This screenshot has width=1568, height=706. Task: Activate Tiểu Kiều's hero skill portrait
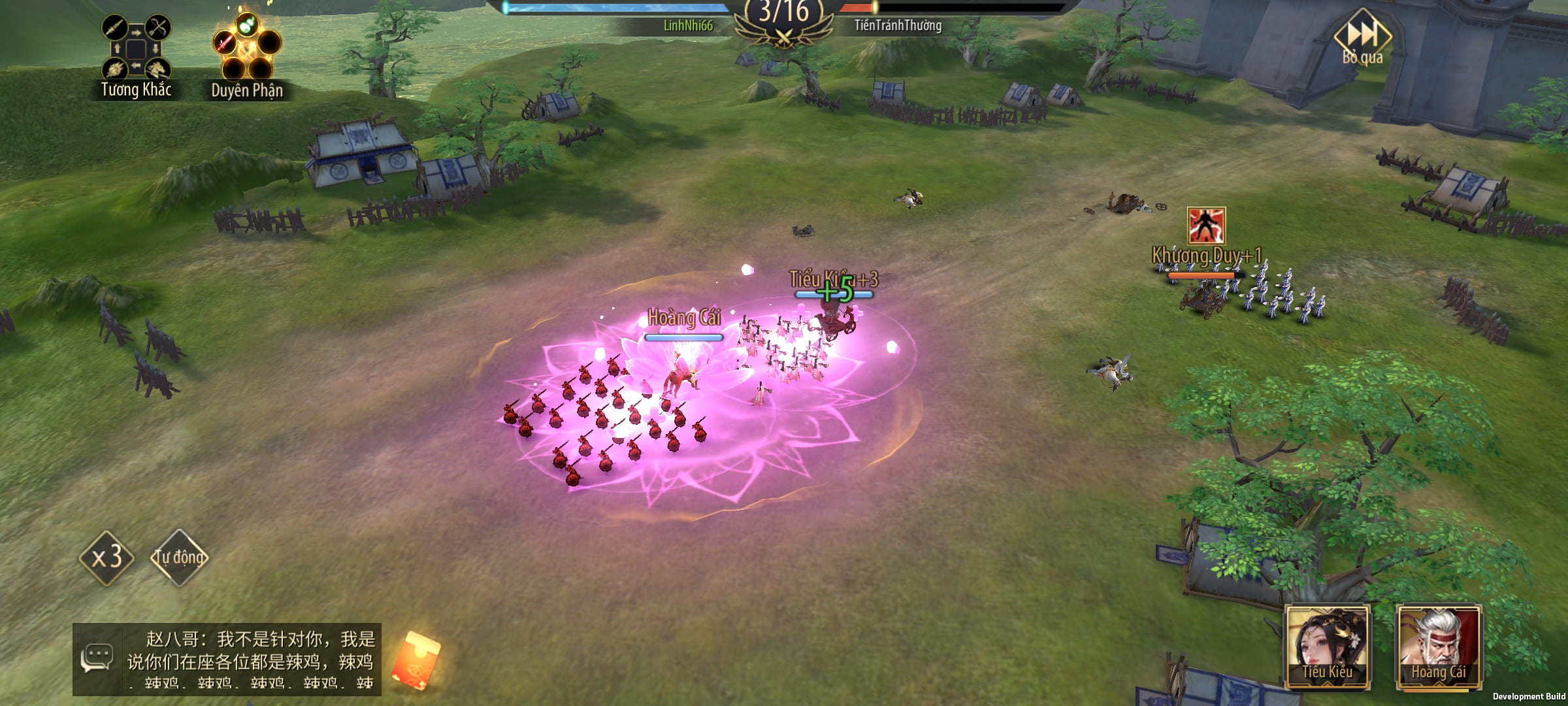[x=1327, y=647]
